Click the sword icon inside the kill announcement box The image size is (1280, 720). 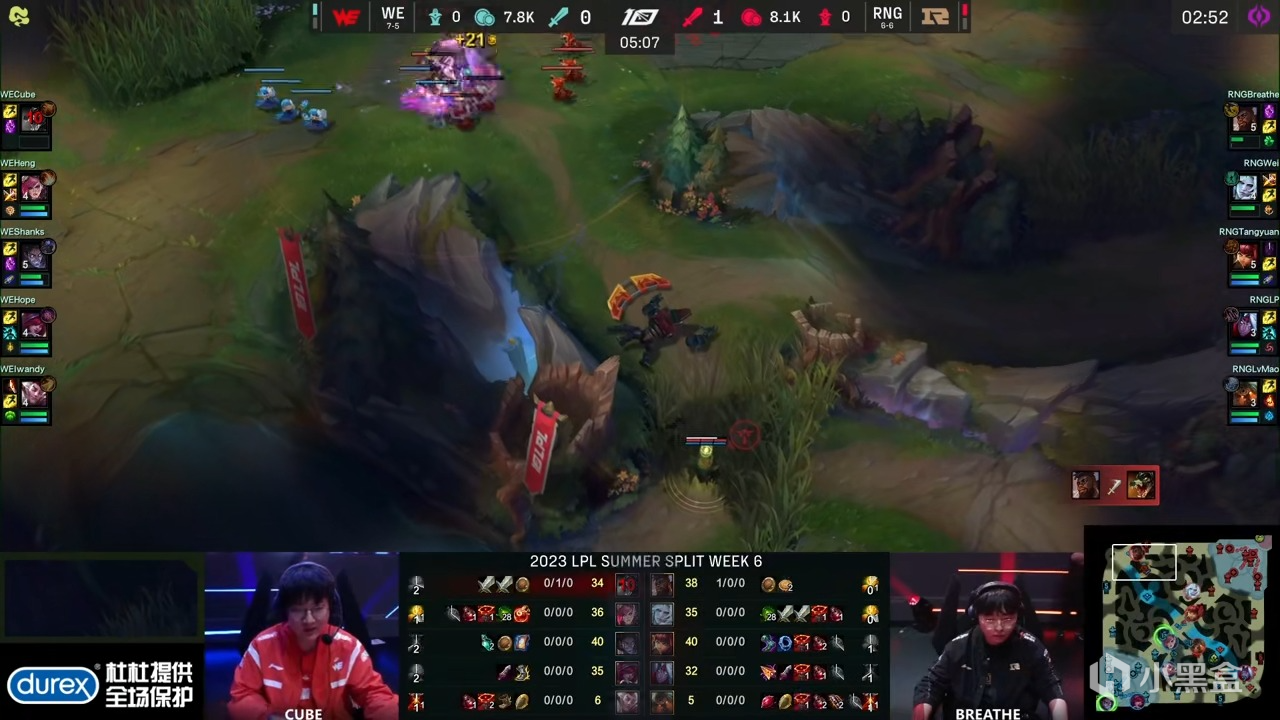[x=1113, y=485]
